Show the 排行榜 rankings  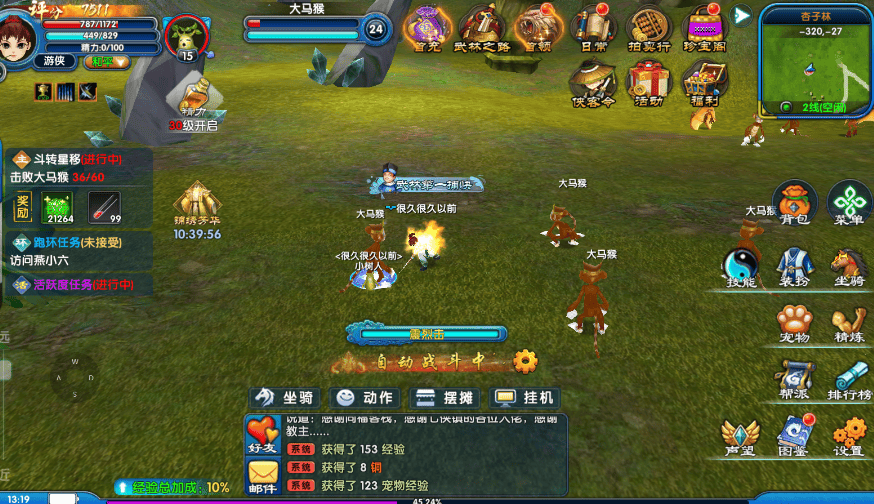point(848,378)
